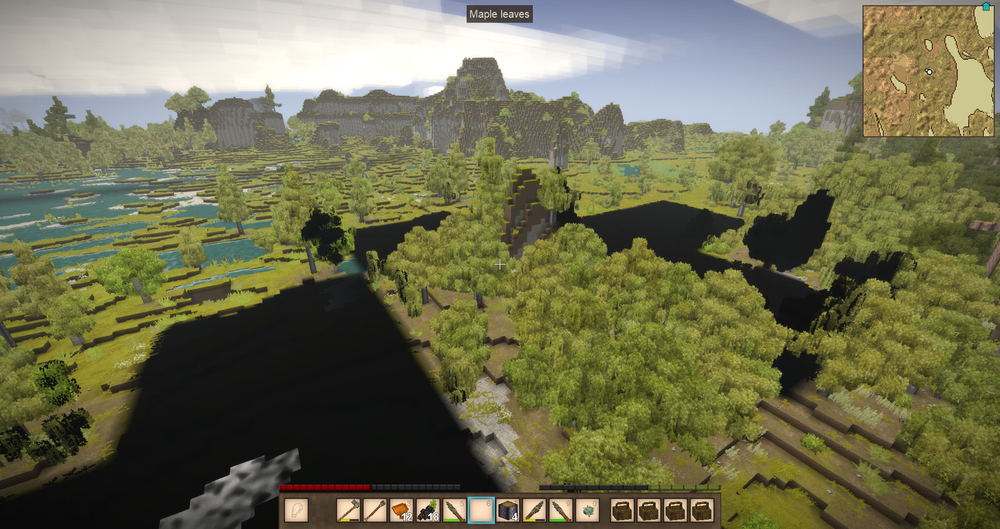
Task: Choose the orange ingot stack of 12
Action: tap(402, 510)
